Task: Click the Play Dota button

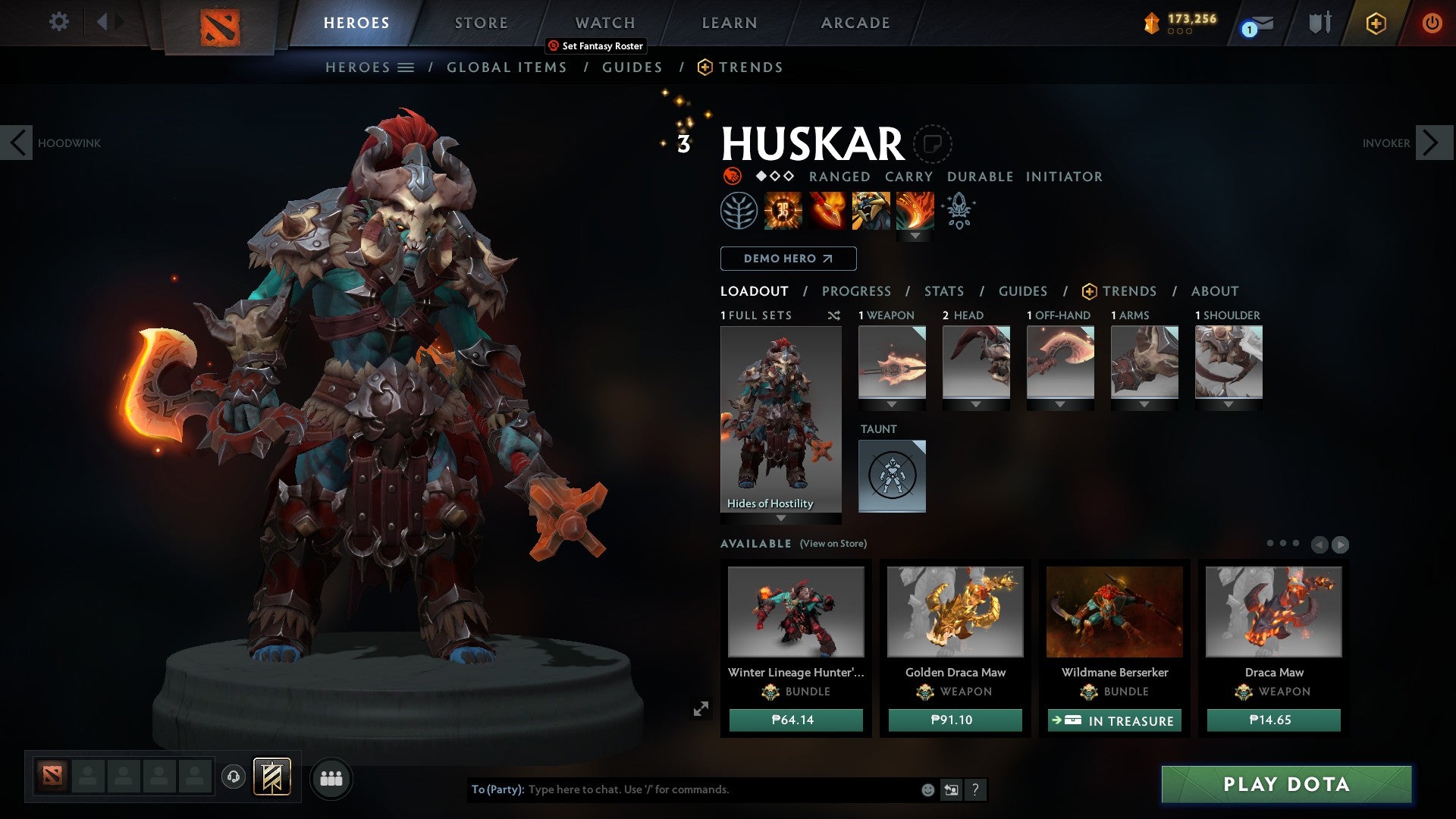Action: click(1284, 785)
